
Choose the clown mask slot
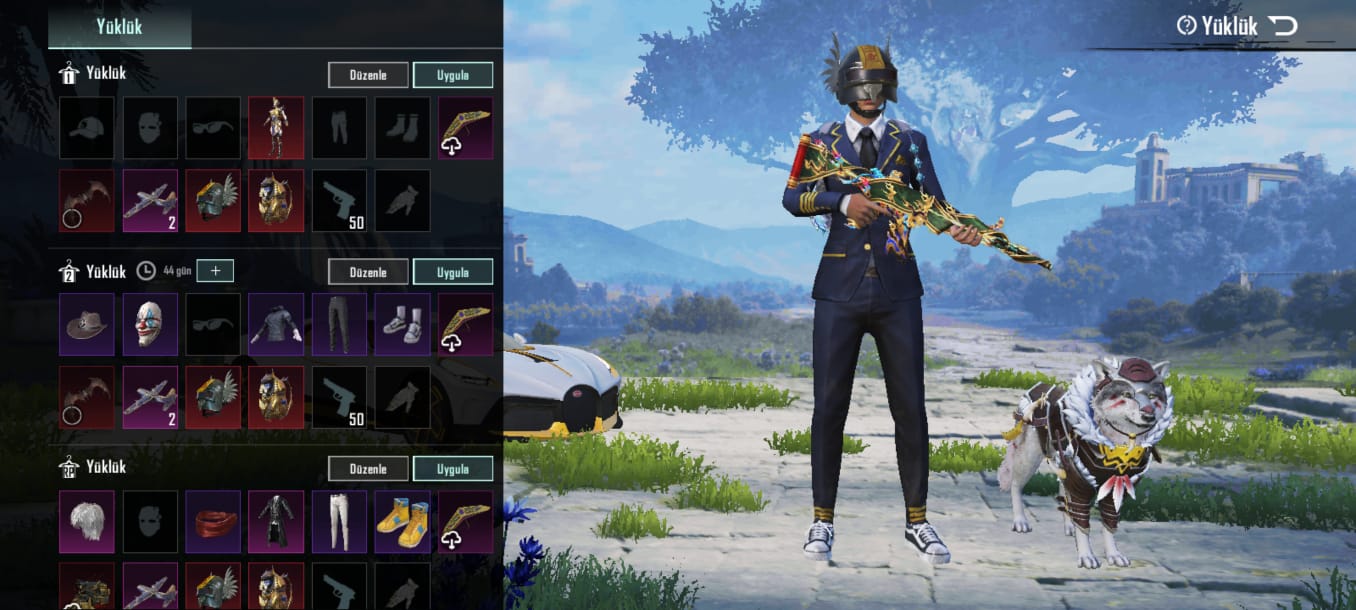(x=150, y=324)
